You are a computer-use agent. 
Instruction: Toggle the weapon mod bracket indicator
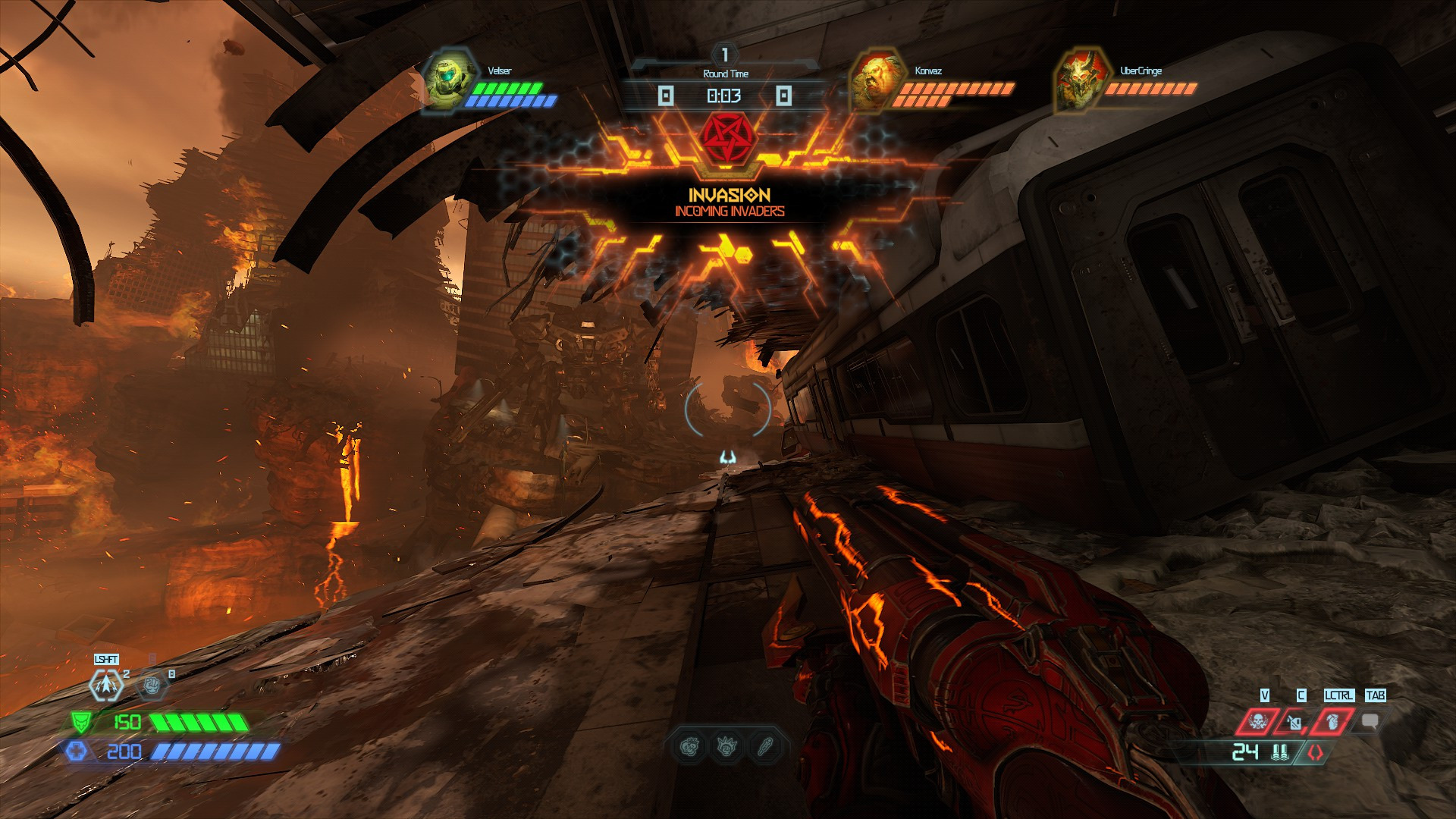coord(1315,752)
